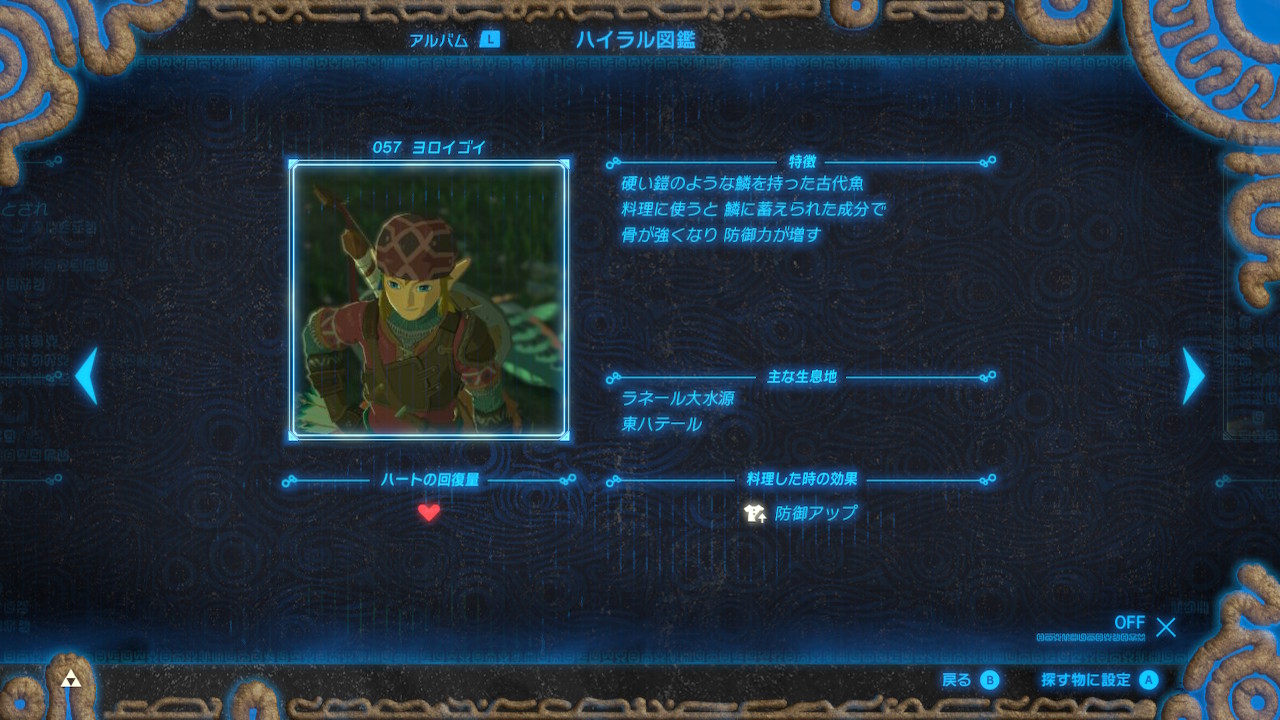This screenshot has width=1280, height=720.
Task: Click the Triforce emblem in the bottom corner
Action: coord(73,677)
